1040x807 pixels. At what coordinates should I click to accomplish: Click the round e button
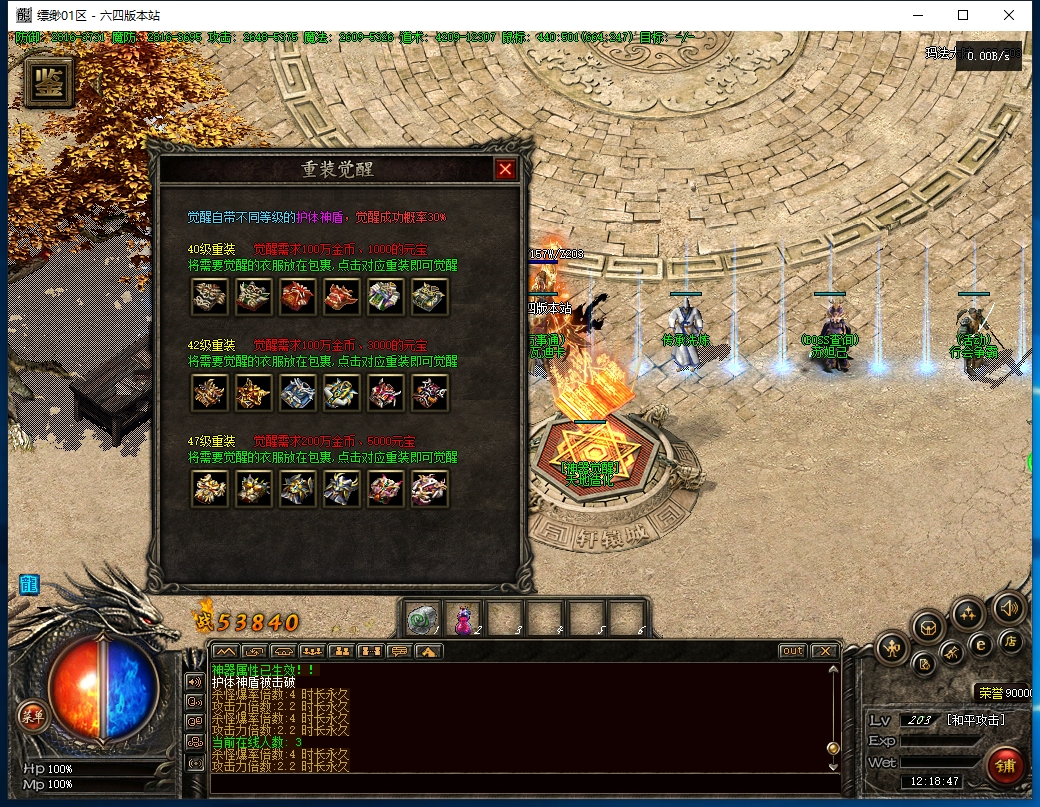[x=981, y=645]
